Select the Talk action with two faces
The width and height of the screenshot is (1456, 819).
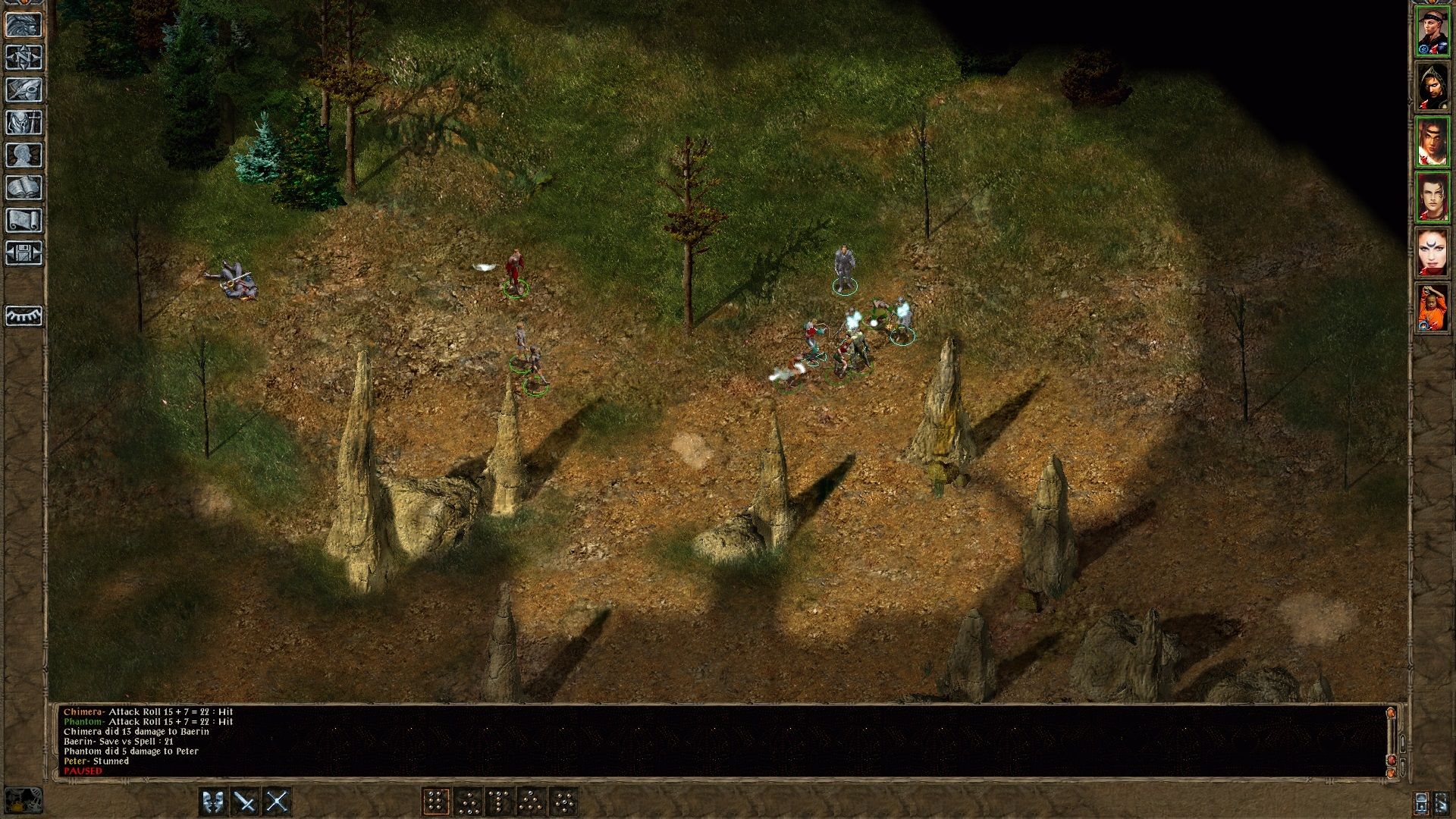[213, 802]
